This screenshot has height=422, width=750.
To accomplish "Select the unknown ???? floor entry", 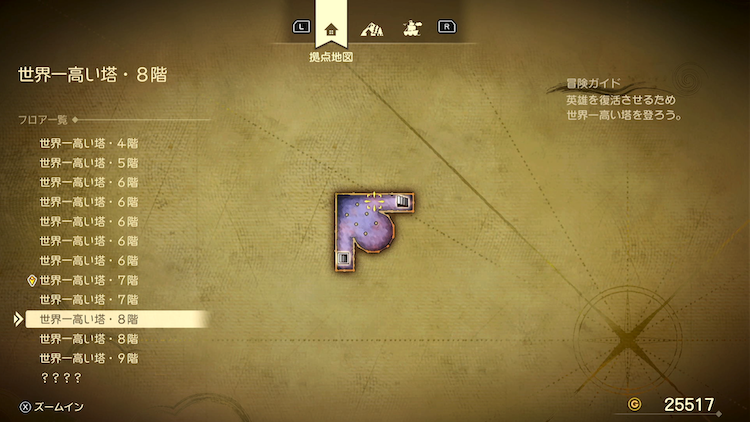I will tap(60, 378).
